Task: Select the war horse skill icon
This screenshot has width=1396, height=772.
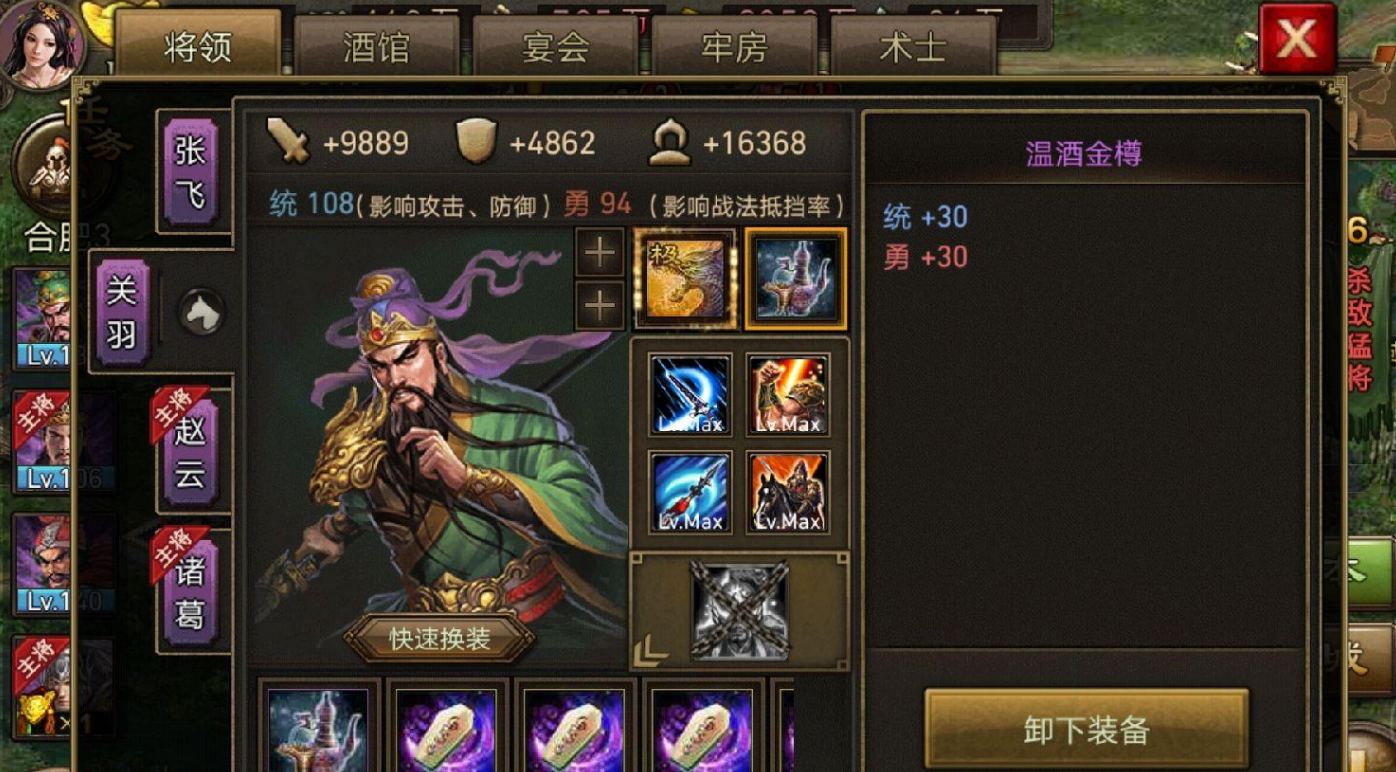Action: coord(789,492)
